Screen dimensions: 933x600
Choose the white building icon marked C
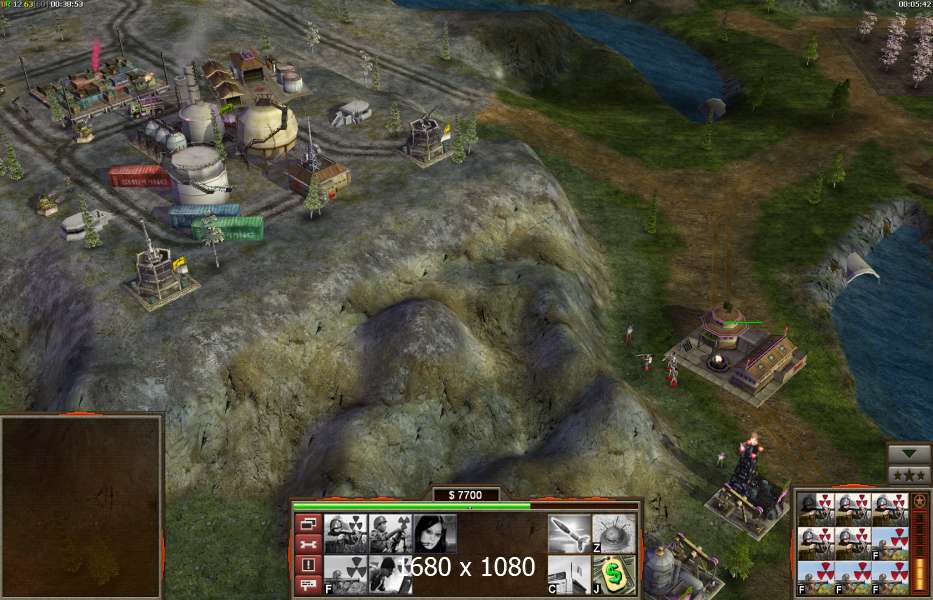point(568,575)
